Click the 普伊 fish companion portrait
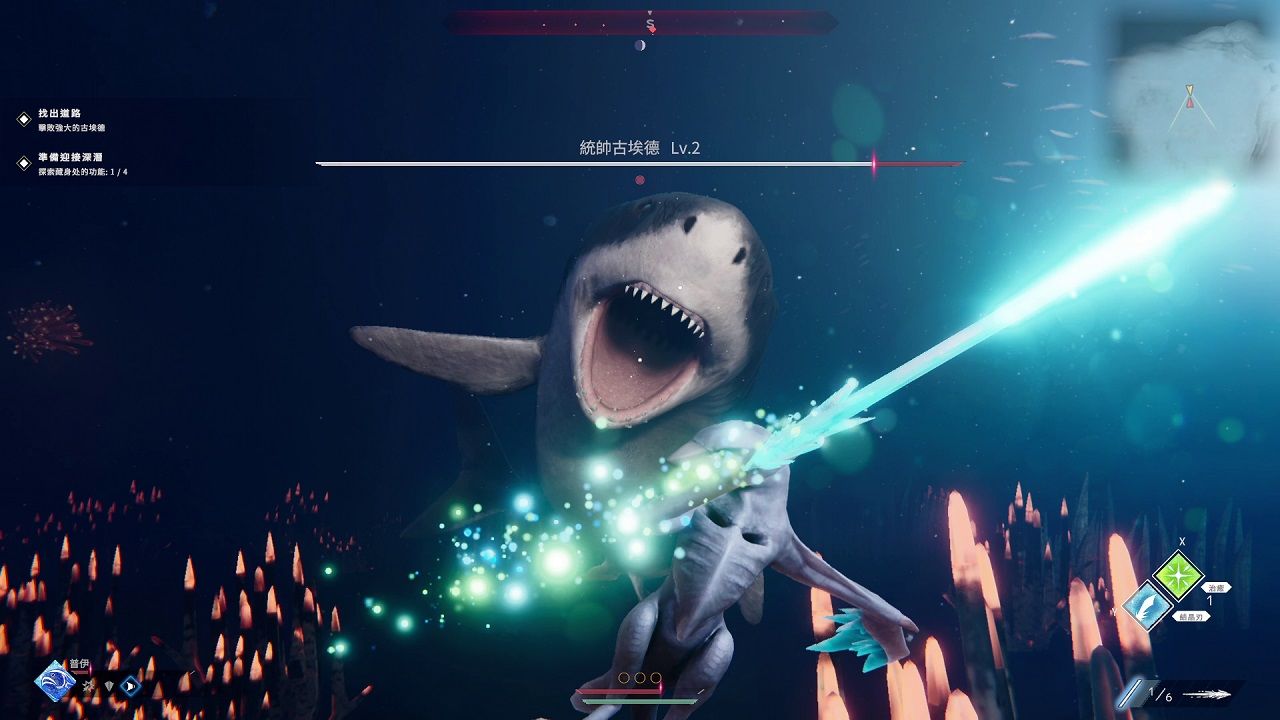The height and width of the screenshot is (720, 1280). point(54,681)
